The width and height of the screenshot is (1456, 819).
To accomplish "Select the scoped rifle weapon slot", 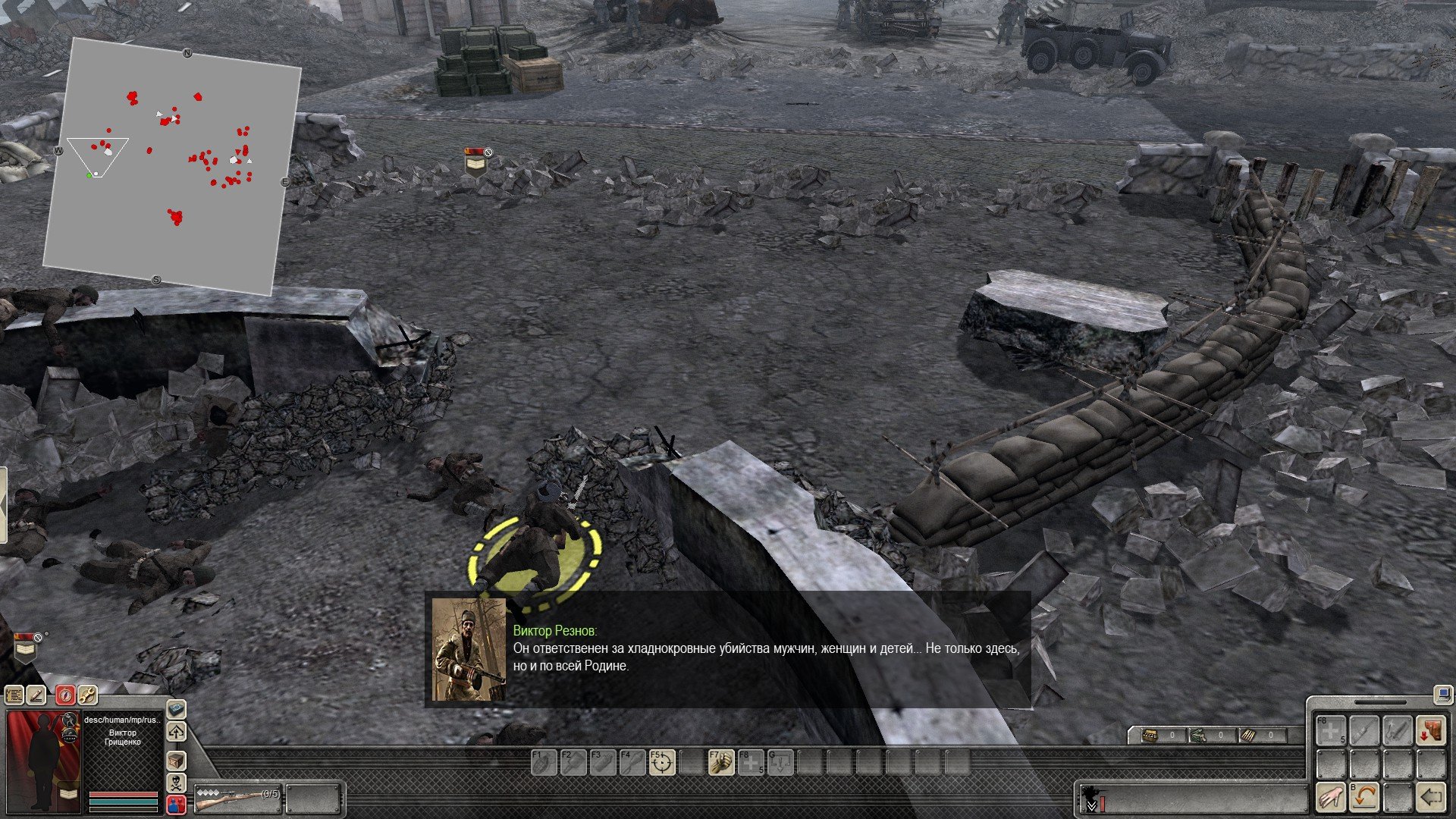I will tap(237, 798).
